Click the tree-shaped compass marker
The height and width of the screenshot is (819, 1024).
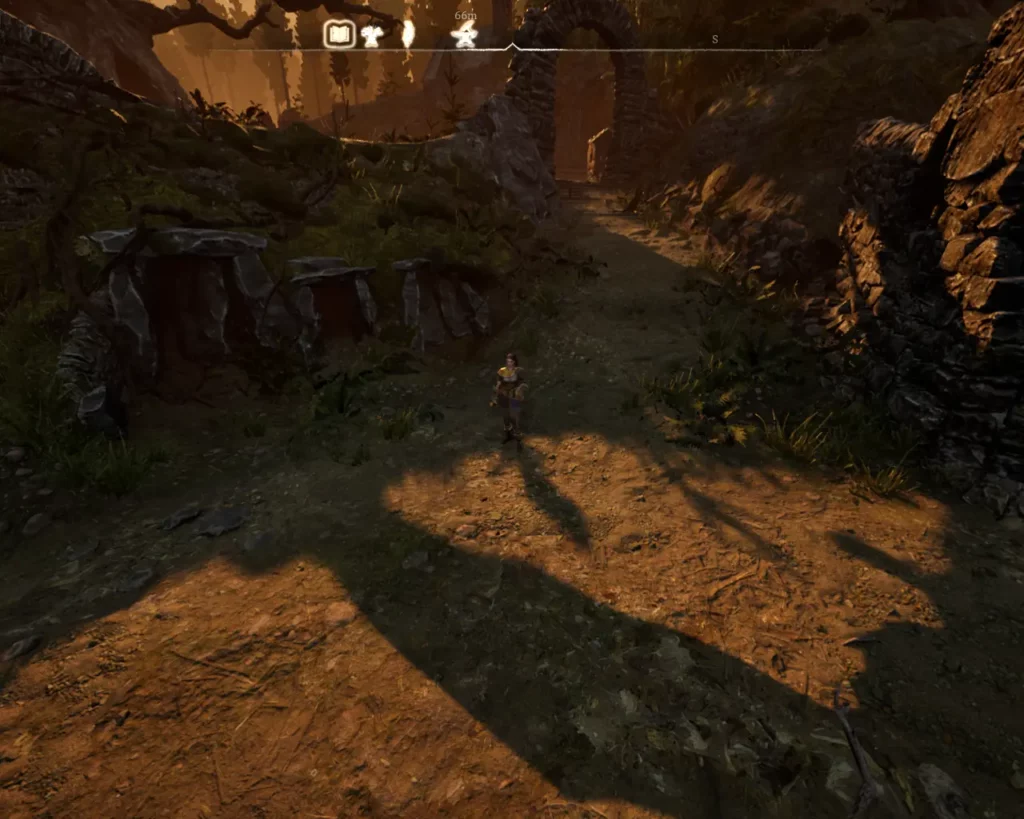tap(372, 36)
